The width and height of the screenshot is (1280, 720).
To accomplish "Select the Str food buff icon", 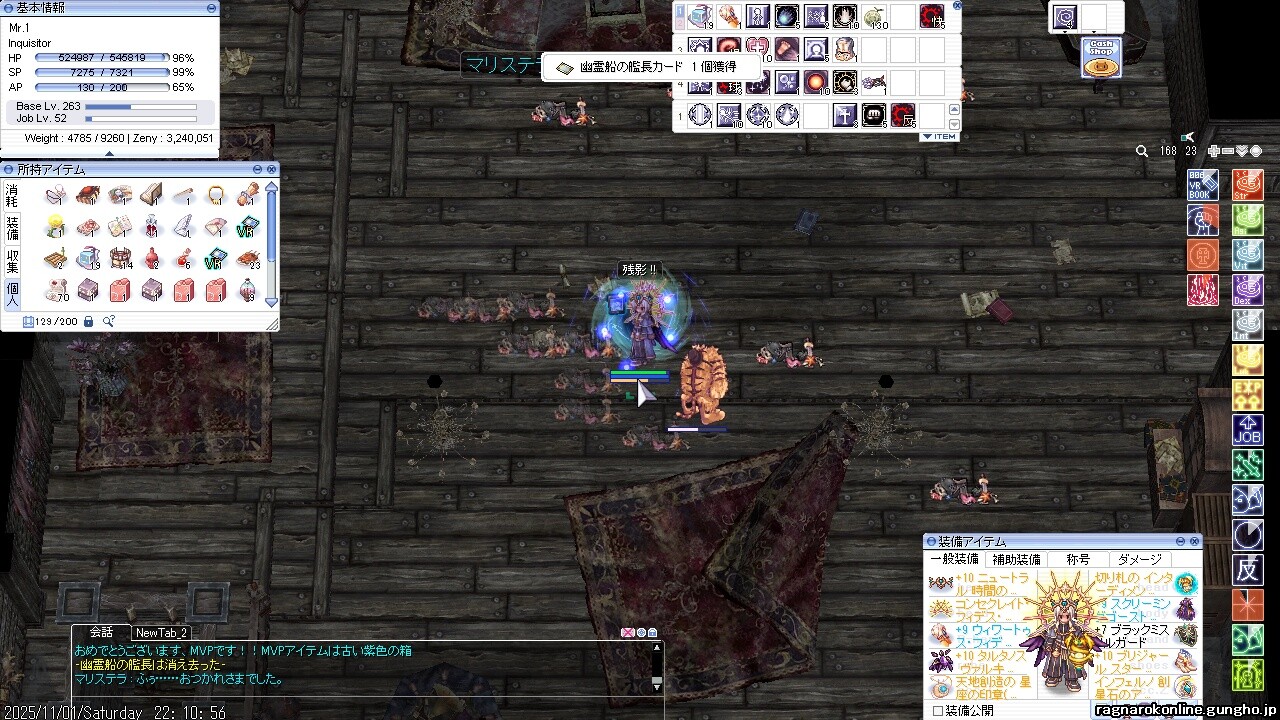I will 1248,186.
